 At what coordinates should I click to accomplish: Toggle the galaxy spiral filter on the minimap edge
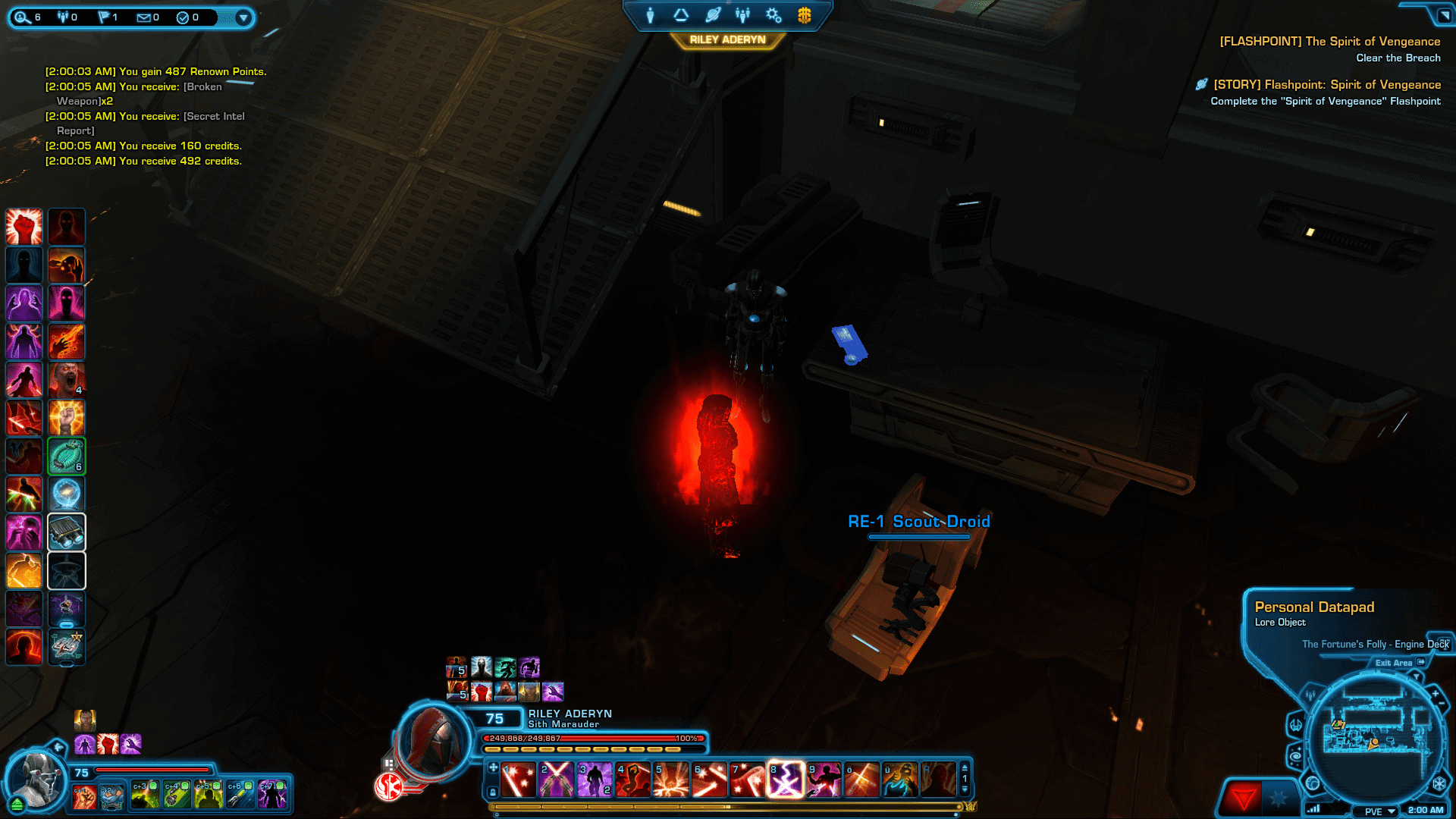(1296, 756)
